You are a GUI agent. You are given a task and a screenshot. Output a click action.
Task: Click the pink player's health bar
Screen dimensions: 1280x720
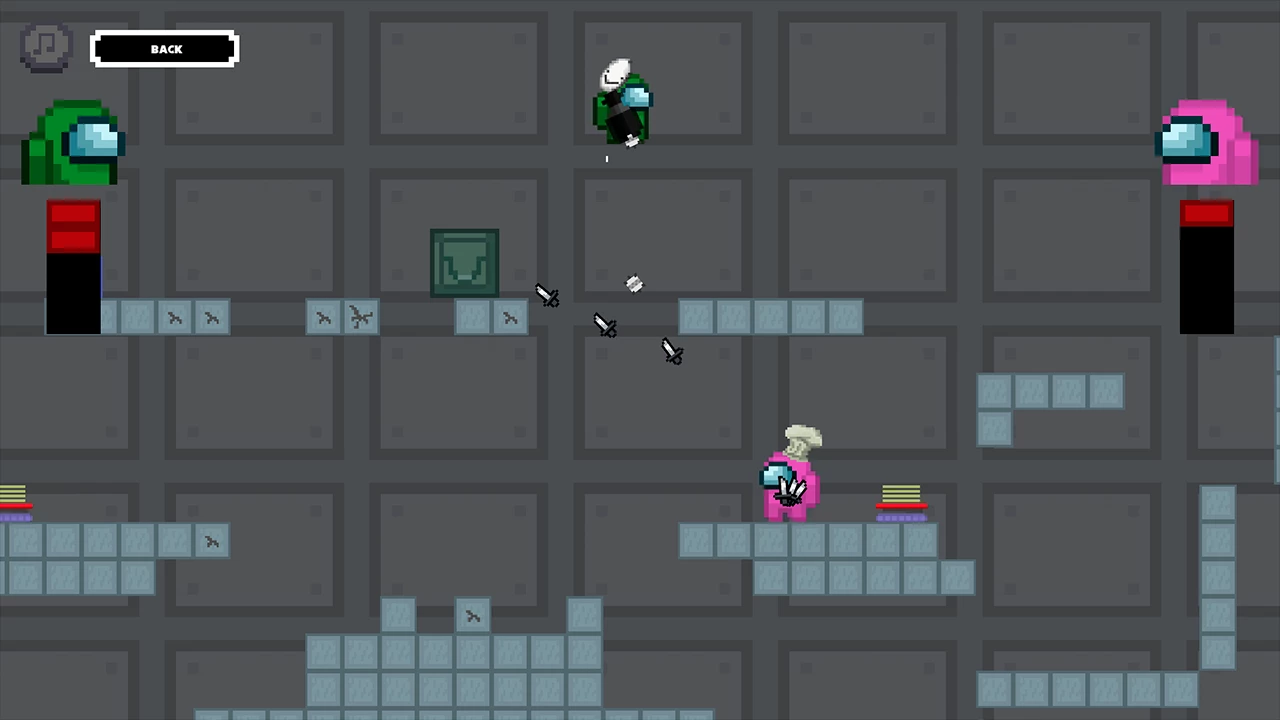point(1206,265)
